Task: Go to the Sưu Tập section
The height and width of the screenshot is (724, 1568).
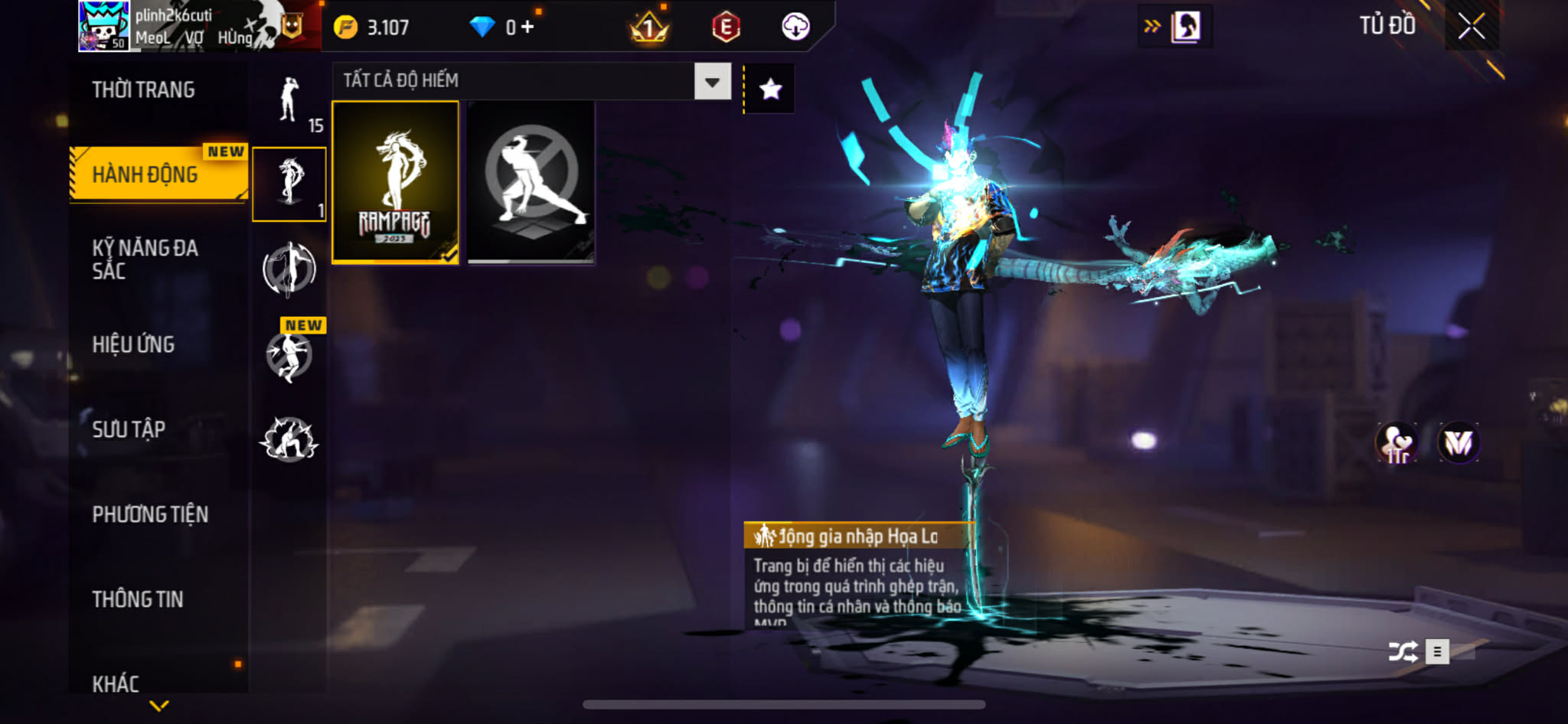Action: (x=129, y=429)
